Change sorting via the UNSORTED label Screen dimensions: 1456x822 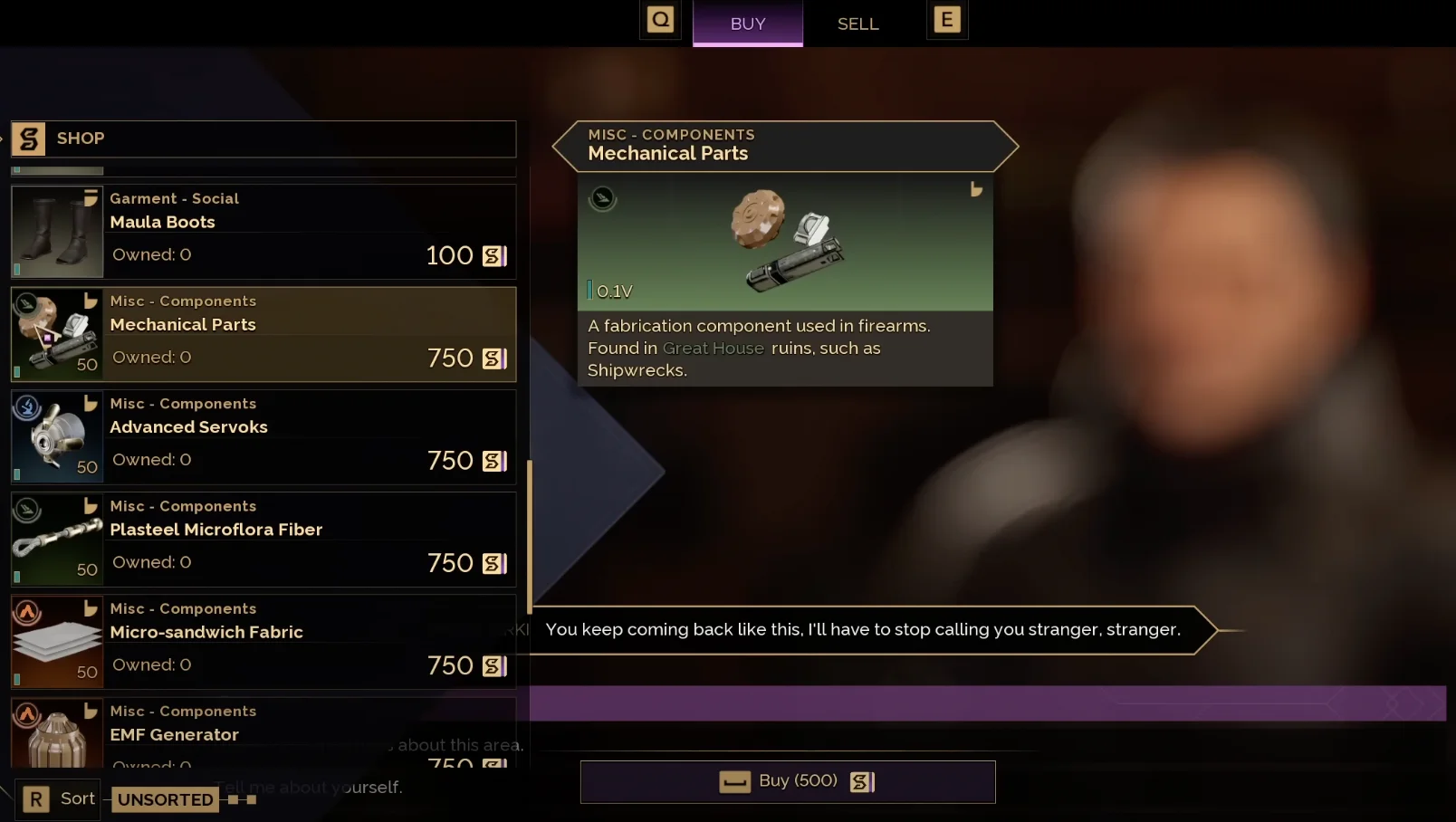pos(165,799)
